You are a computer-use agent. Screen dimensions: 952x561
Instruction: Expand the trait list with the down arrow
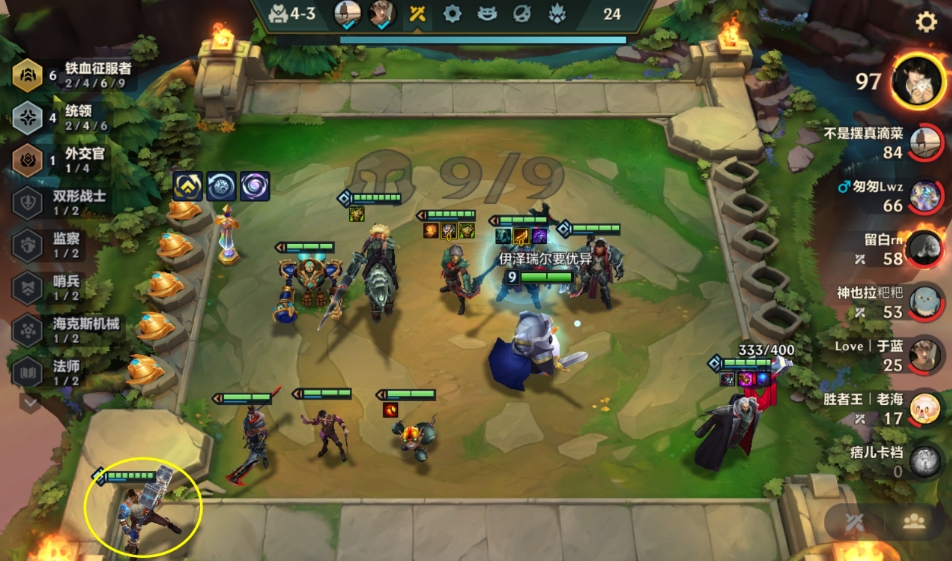point(30,402)
